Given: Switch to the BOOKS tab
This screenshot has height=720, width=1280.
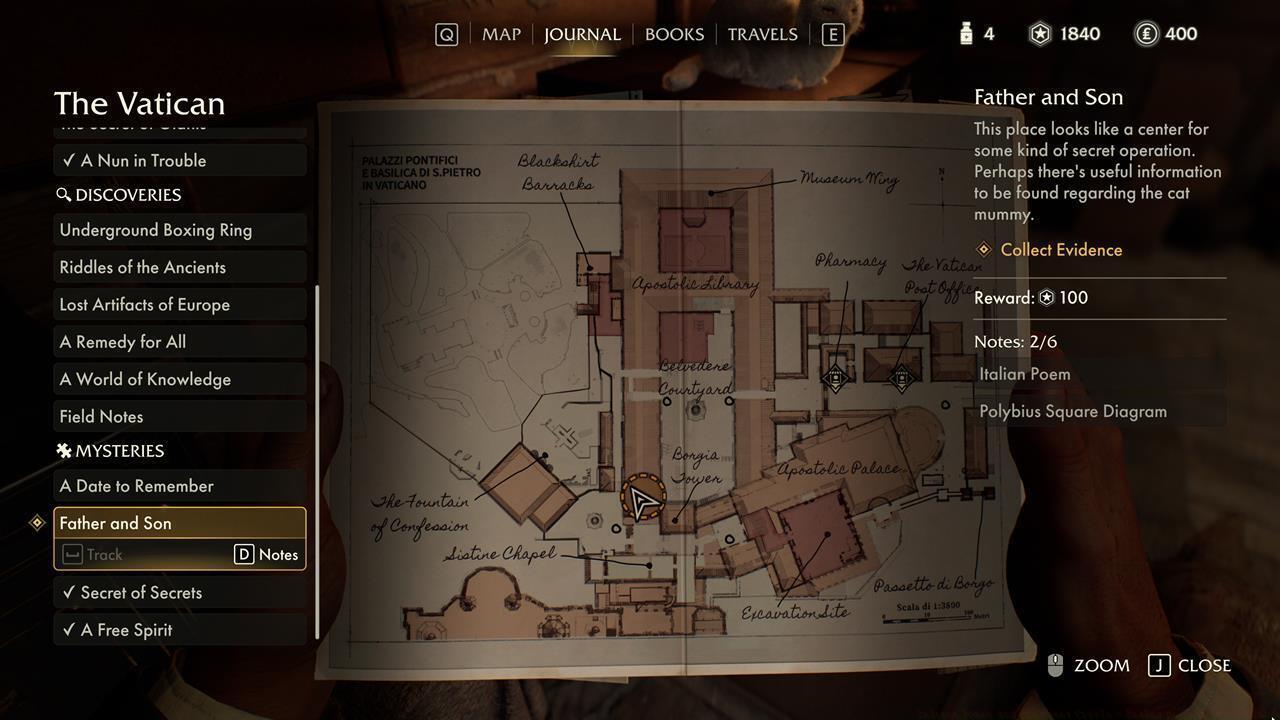Looking at the screenshot, I should (674, 33).
